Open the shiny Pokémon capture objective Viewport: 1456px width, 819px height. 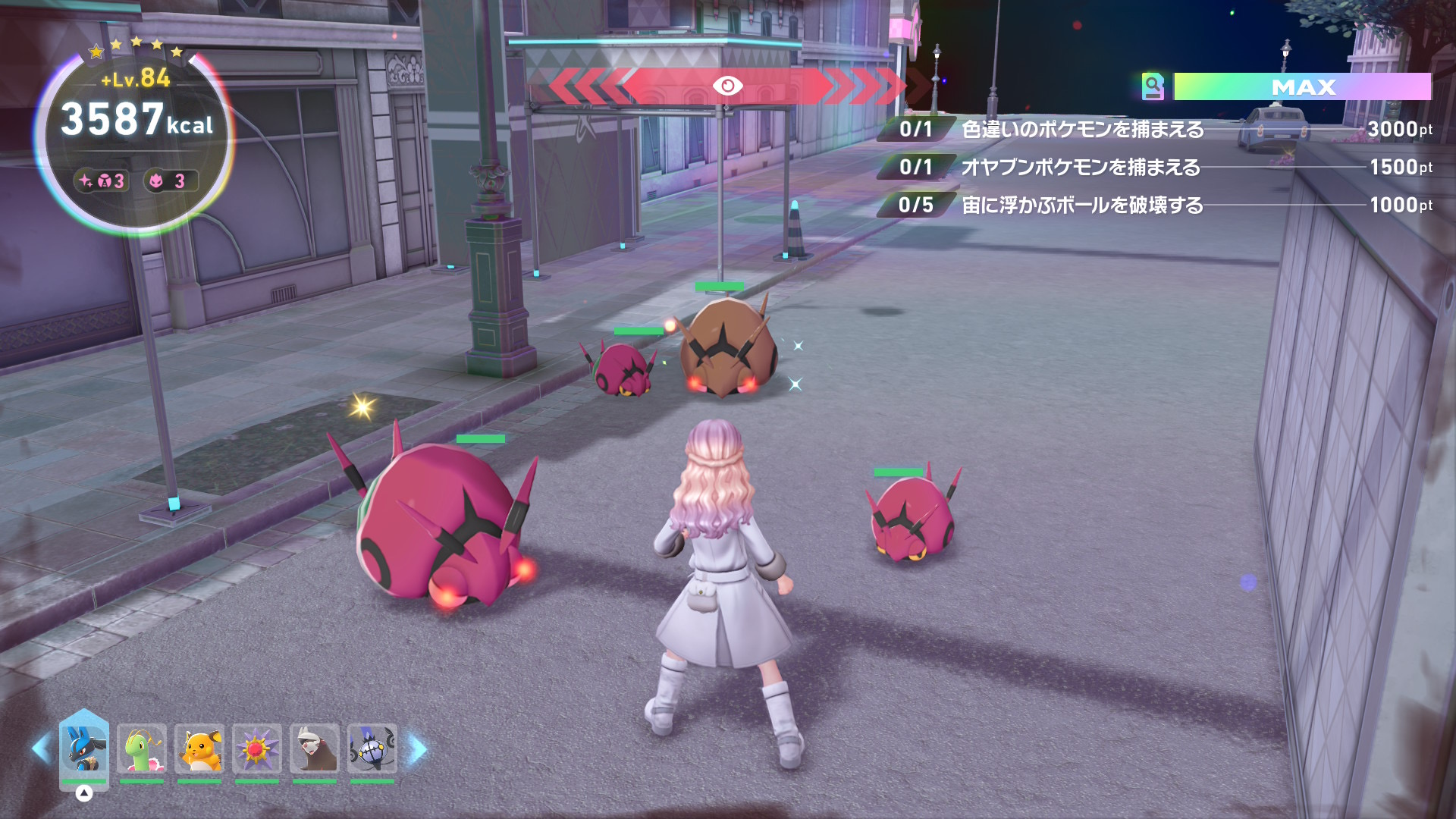point(1082,130)
